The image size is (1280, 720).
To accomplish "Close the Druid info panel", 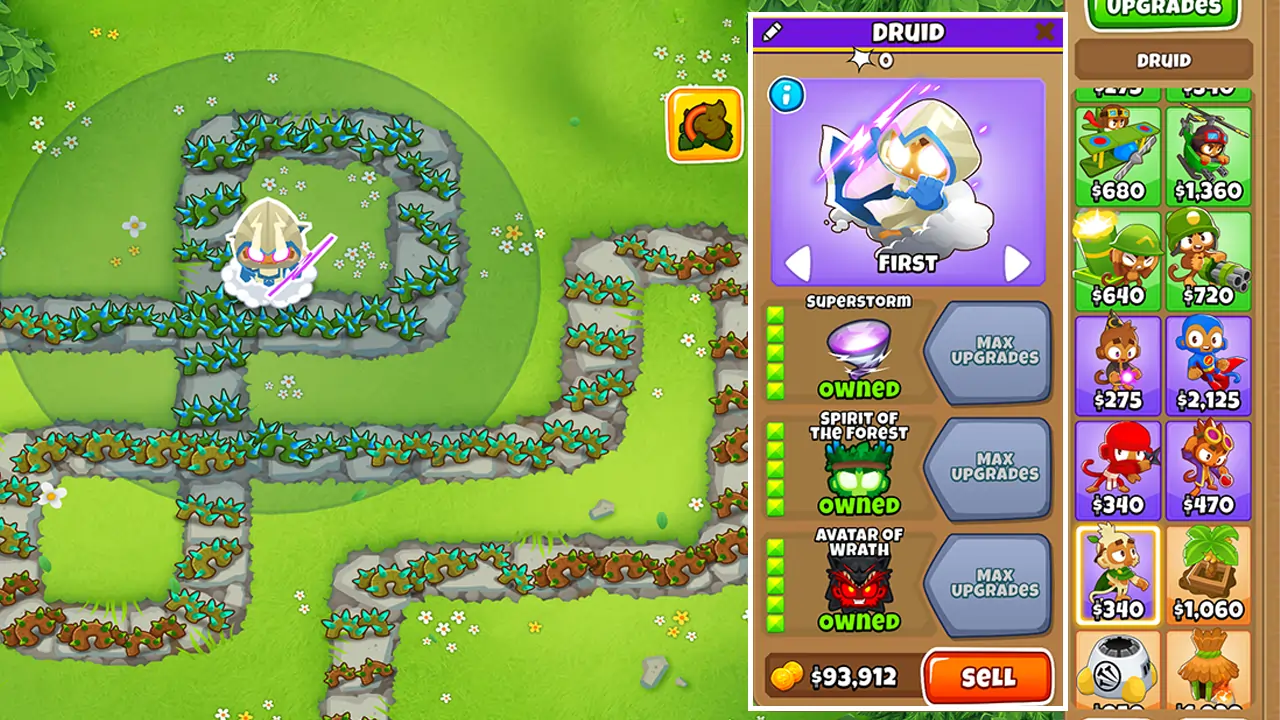I will pos(1044,32).
